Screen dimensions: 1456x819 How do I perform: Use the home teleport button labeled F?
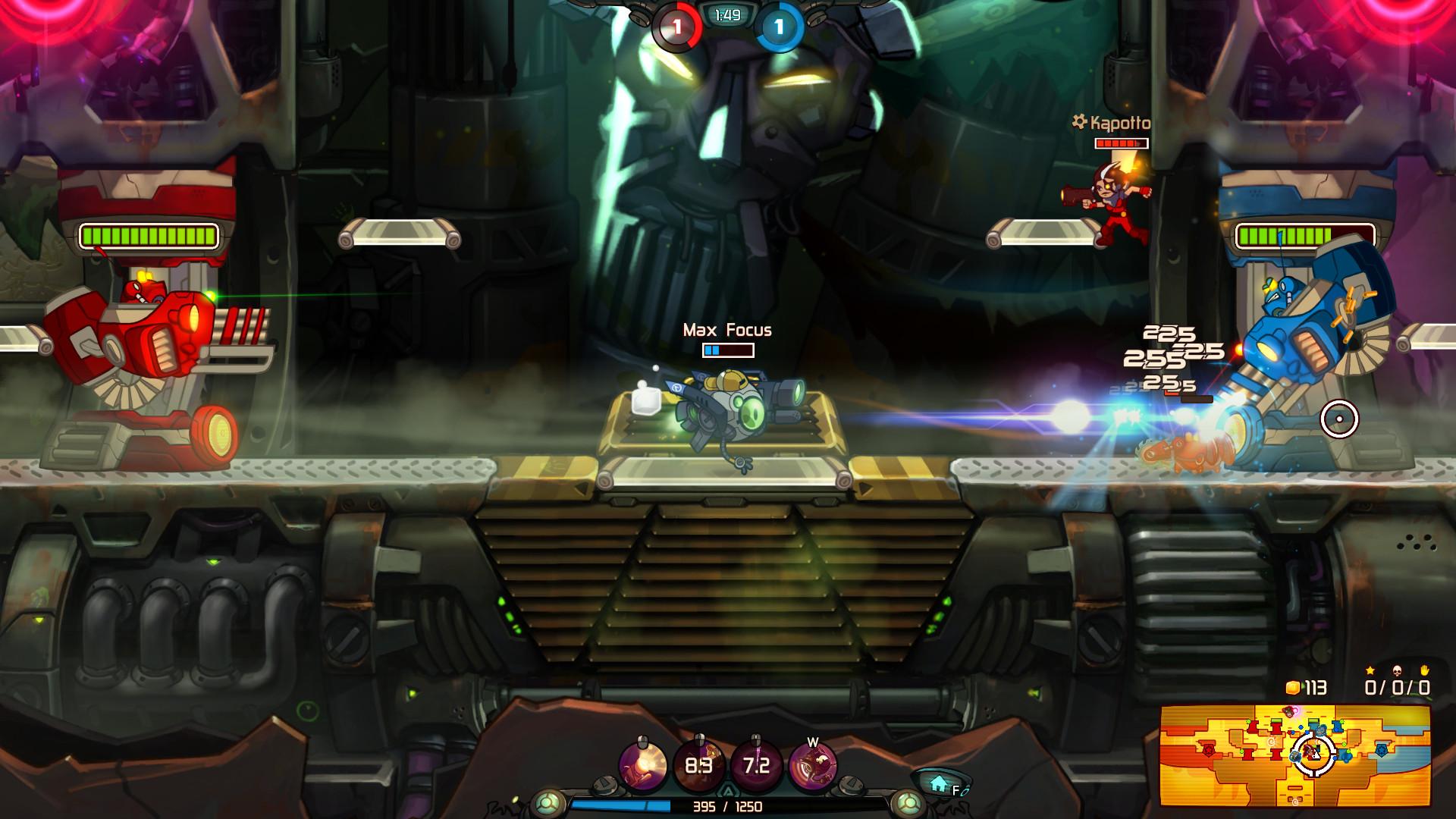(939, 781)
